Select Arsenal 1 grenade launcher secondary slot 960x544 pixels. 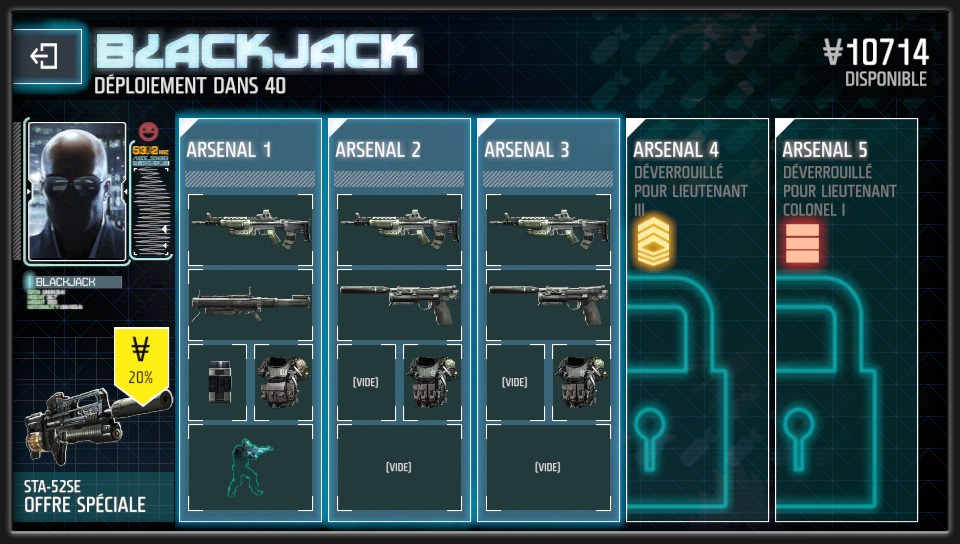250,305
